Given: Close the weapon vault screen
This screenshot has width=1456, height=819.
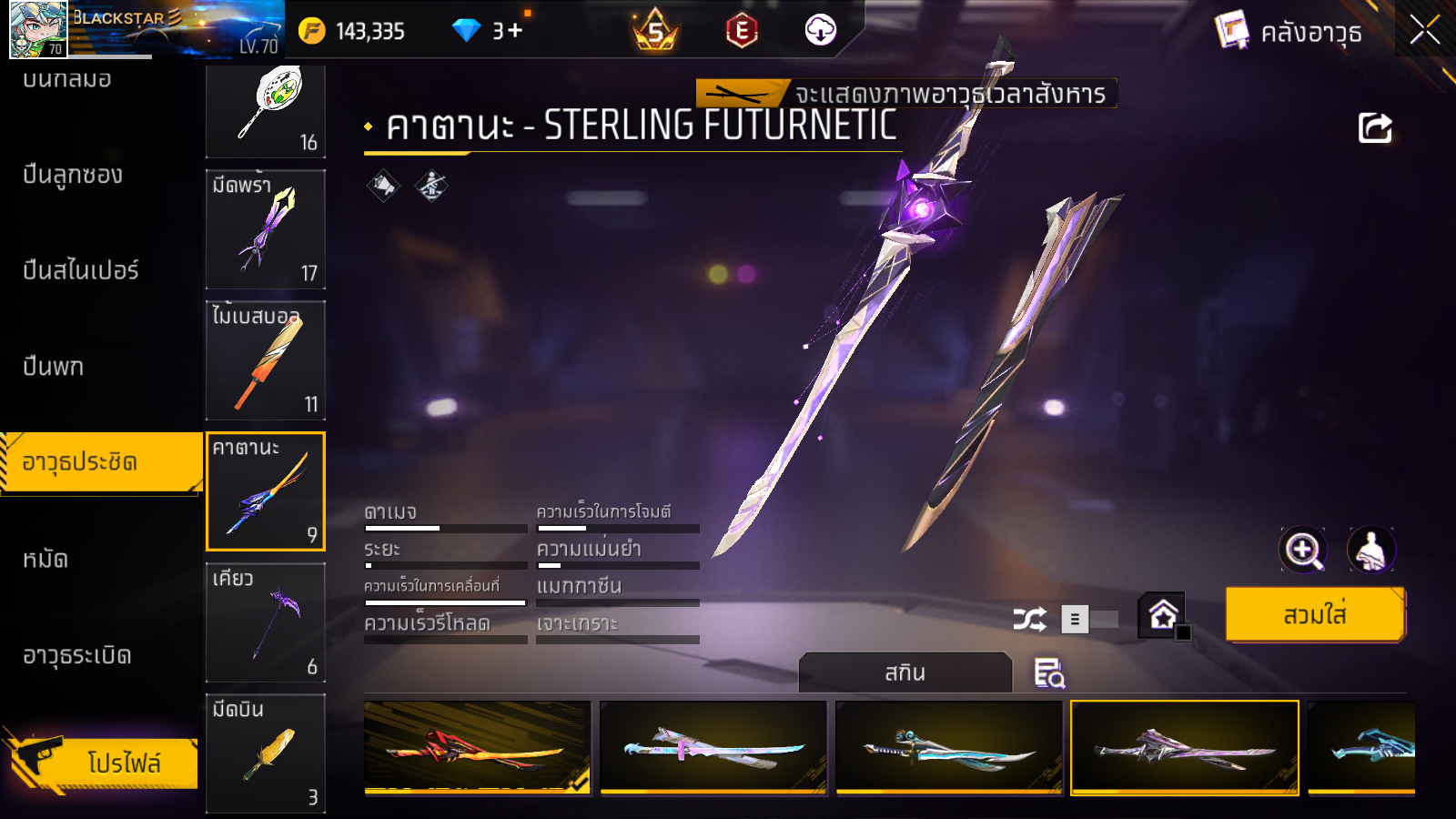Looking at the screenshot, I should [1424, 31].
